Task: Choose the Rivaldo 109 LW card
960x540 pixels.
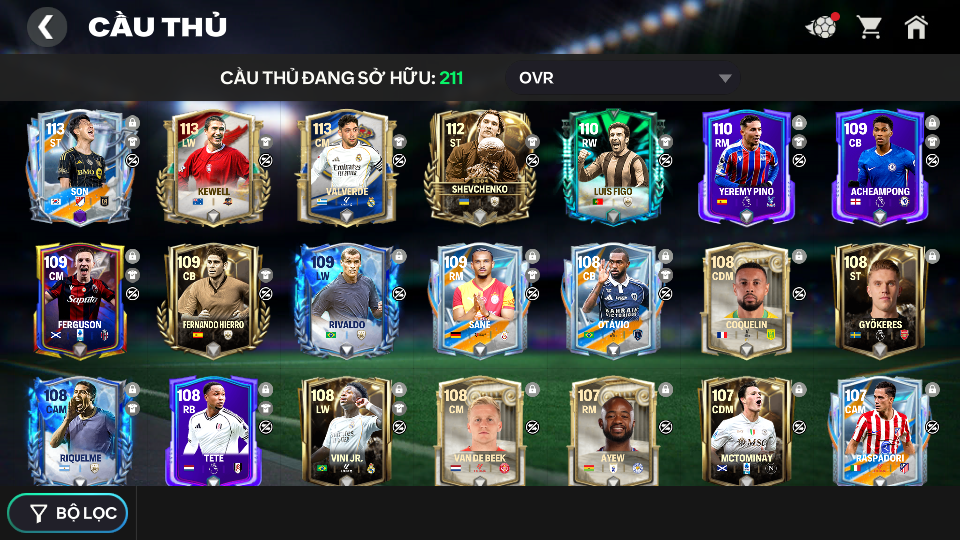Action: coord(346,299)
